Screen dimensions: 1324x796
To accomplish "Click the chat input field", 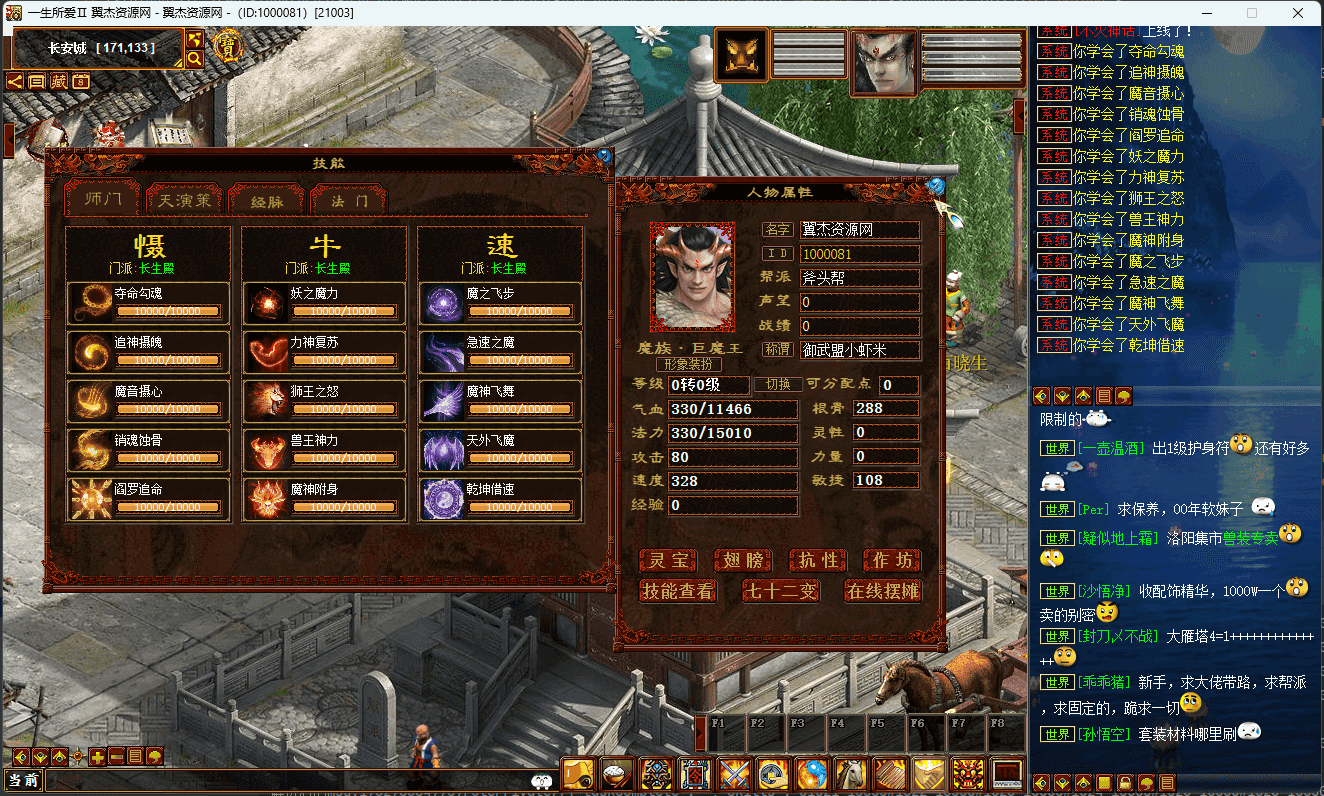I will coord(290,781).
